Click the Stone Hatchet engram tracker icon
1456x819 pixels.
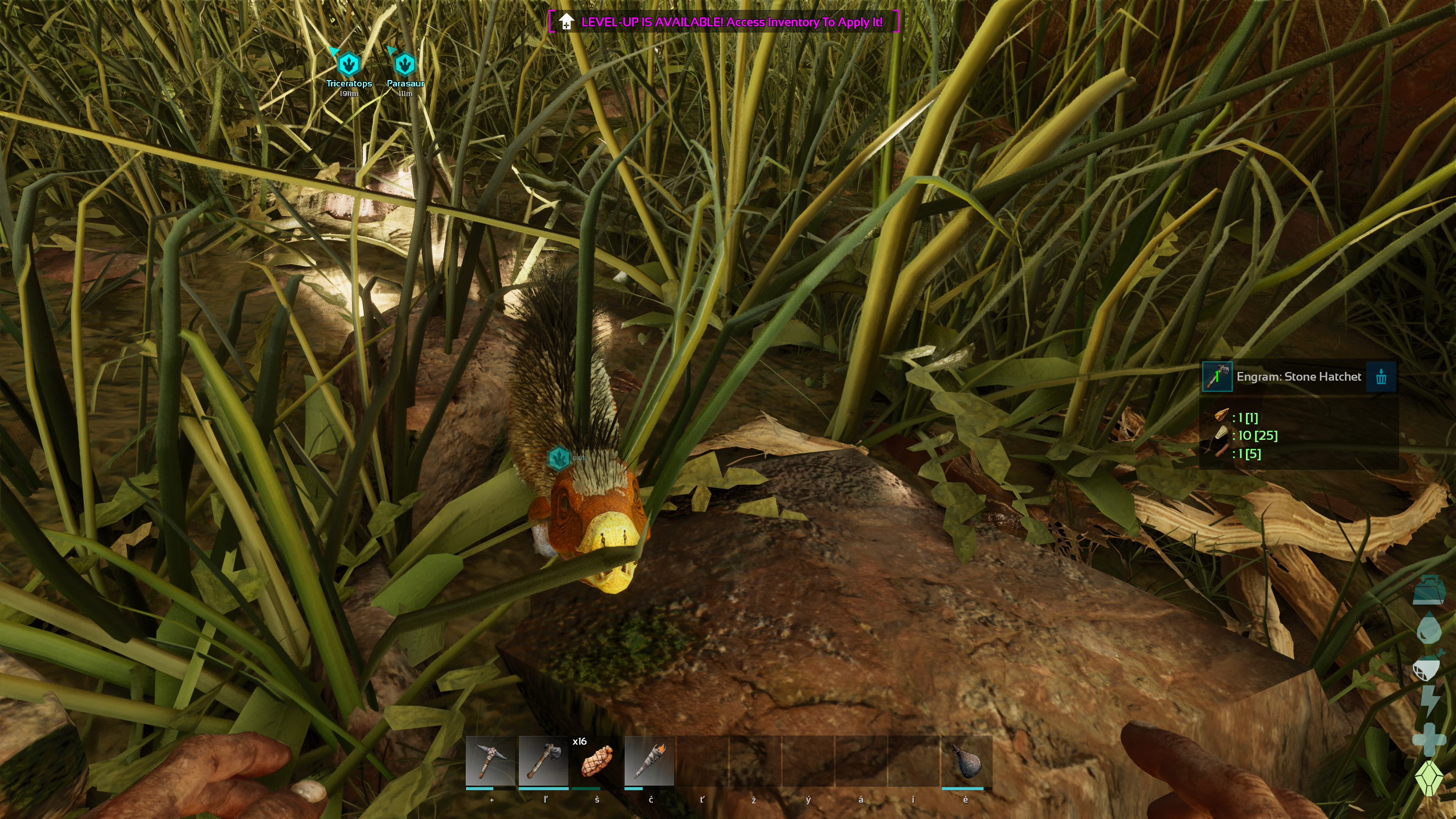(x=1217, y=377)
